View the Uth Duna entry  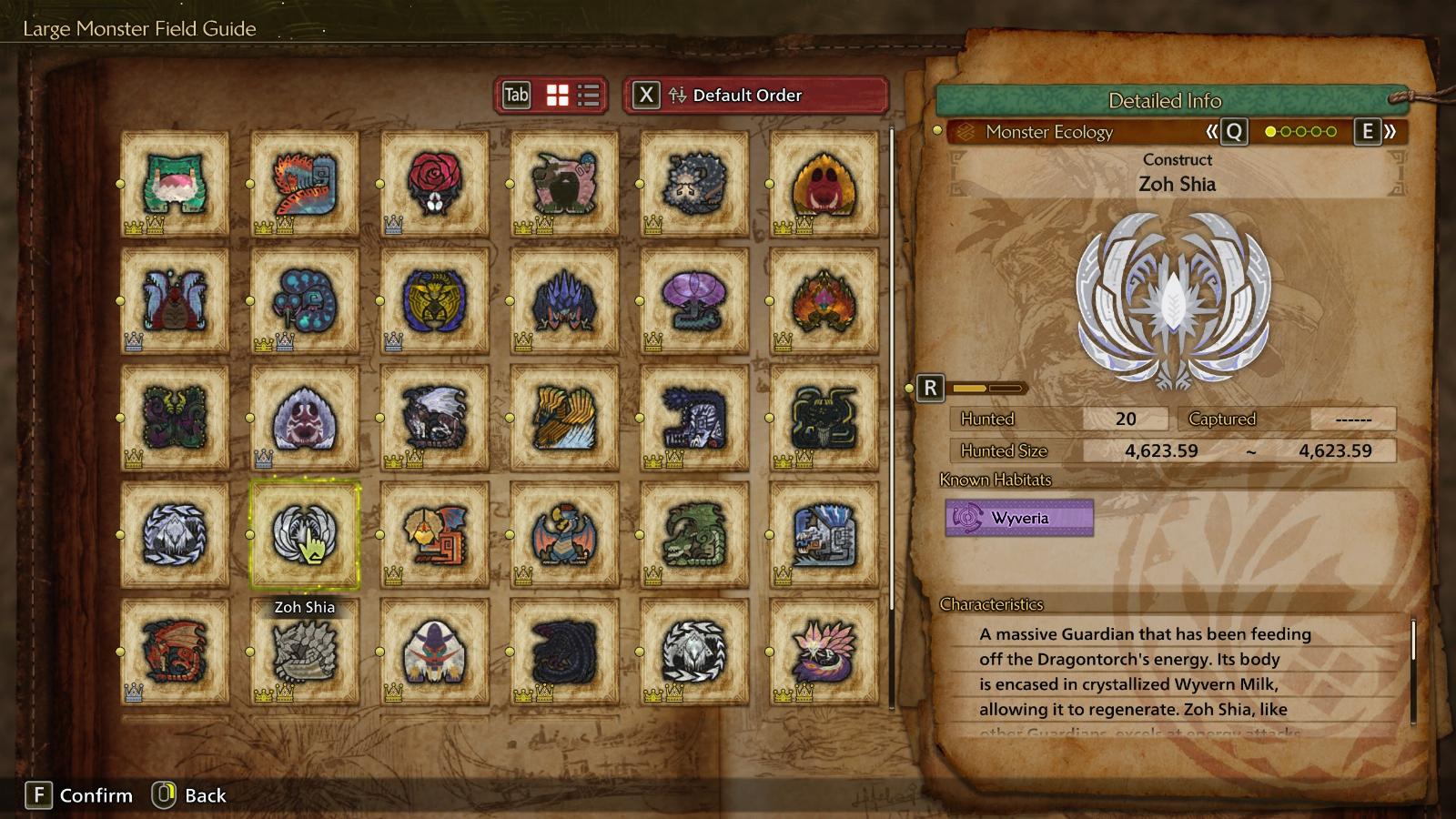pyautogui.click(x=175, y=300)
